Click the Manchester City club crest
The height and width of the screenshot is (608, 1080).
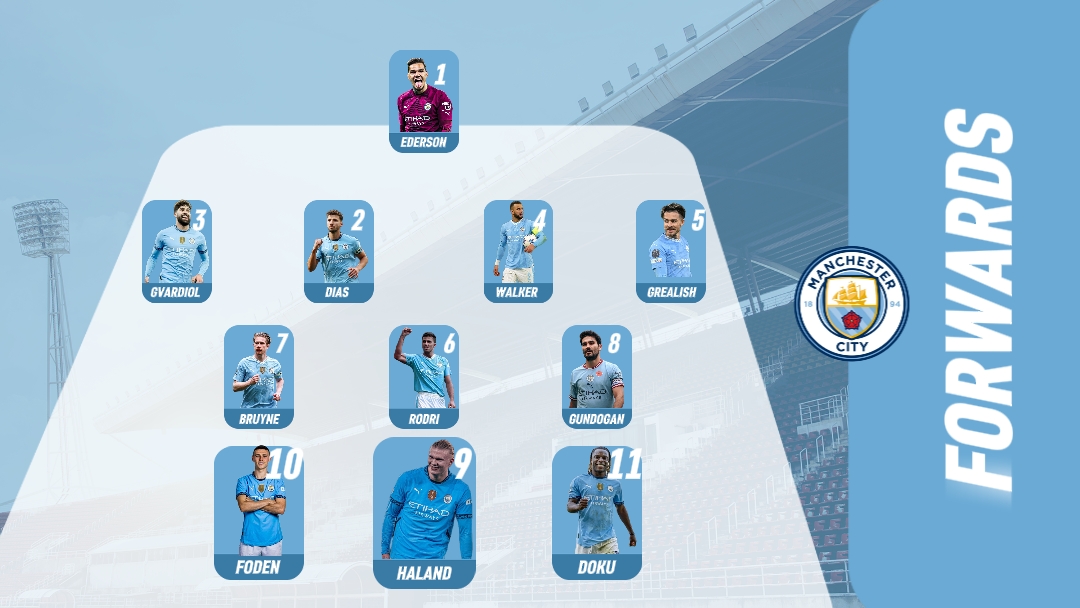pos(852,303)
